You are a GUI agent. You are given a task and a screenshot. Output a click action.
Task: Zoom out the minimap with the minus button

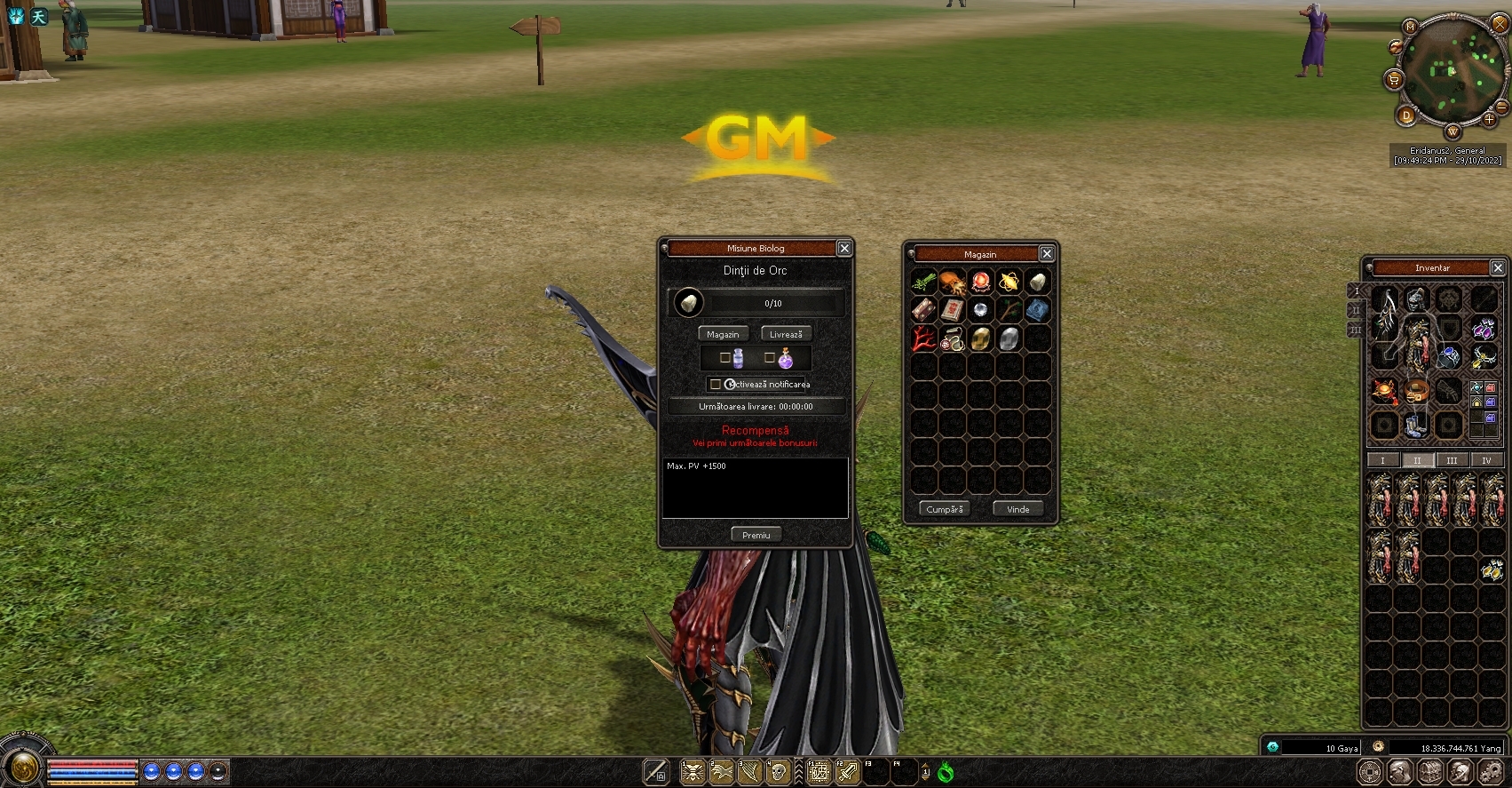point(1501,106)
